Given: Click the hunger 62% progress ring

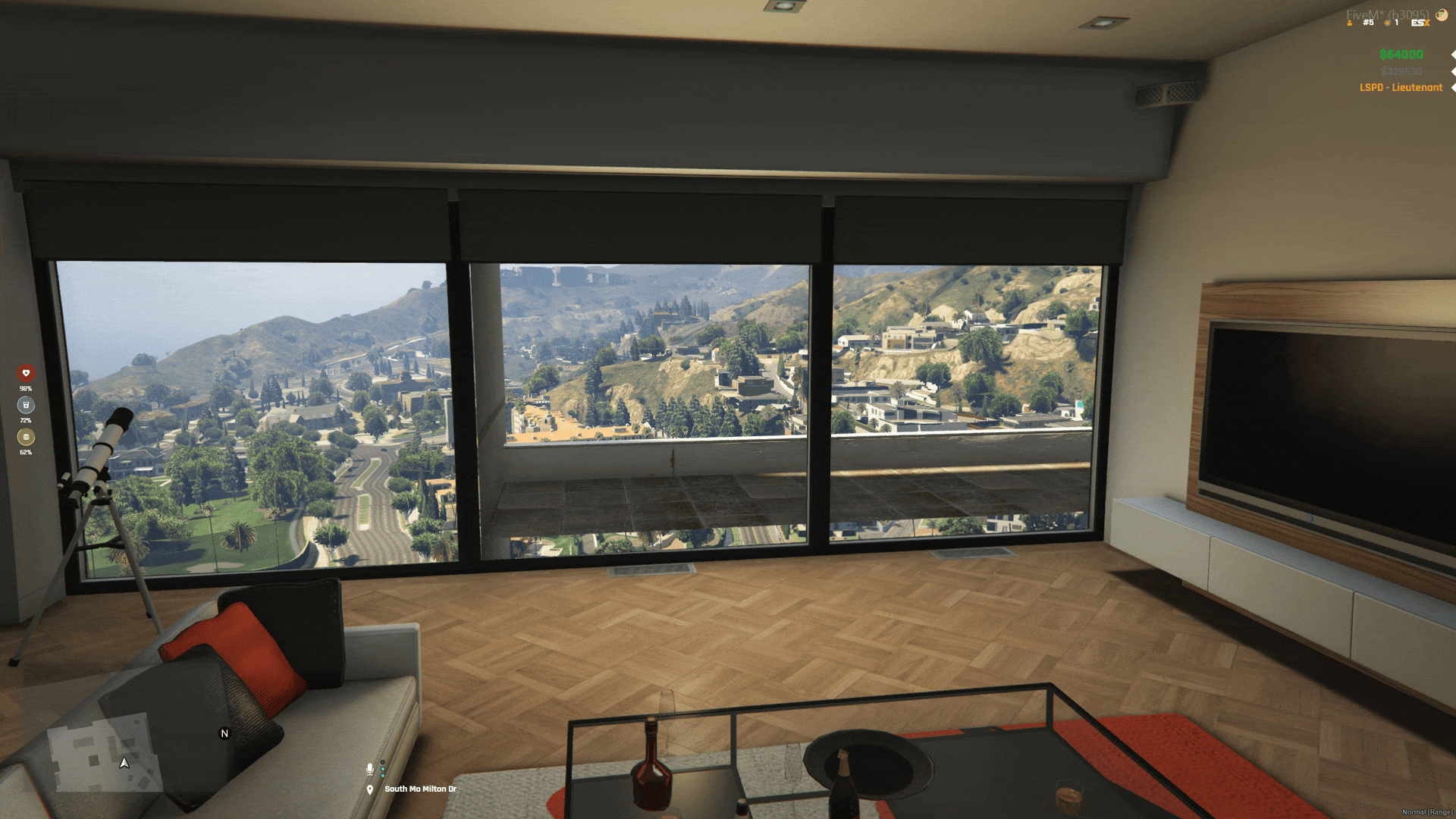Looking at the screenshot, I should [x=25, y=436].
